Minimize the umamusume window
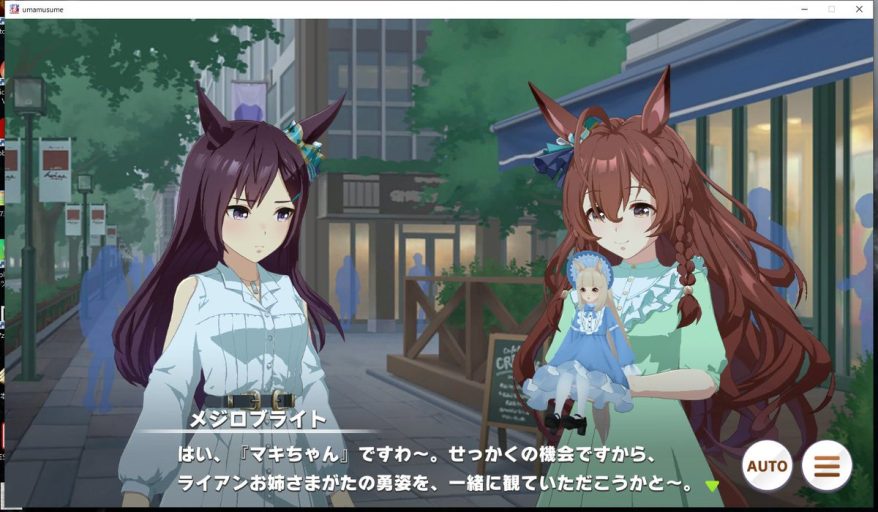Viewport: 878px width, 512px height. tap(804, 9)
